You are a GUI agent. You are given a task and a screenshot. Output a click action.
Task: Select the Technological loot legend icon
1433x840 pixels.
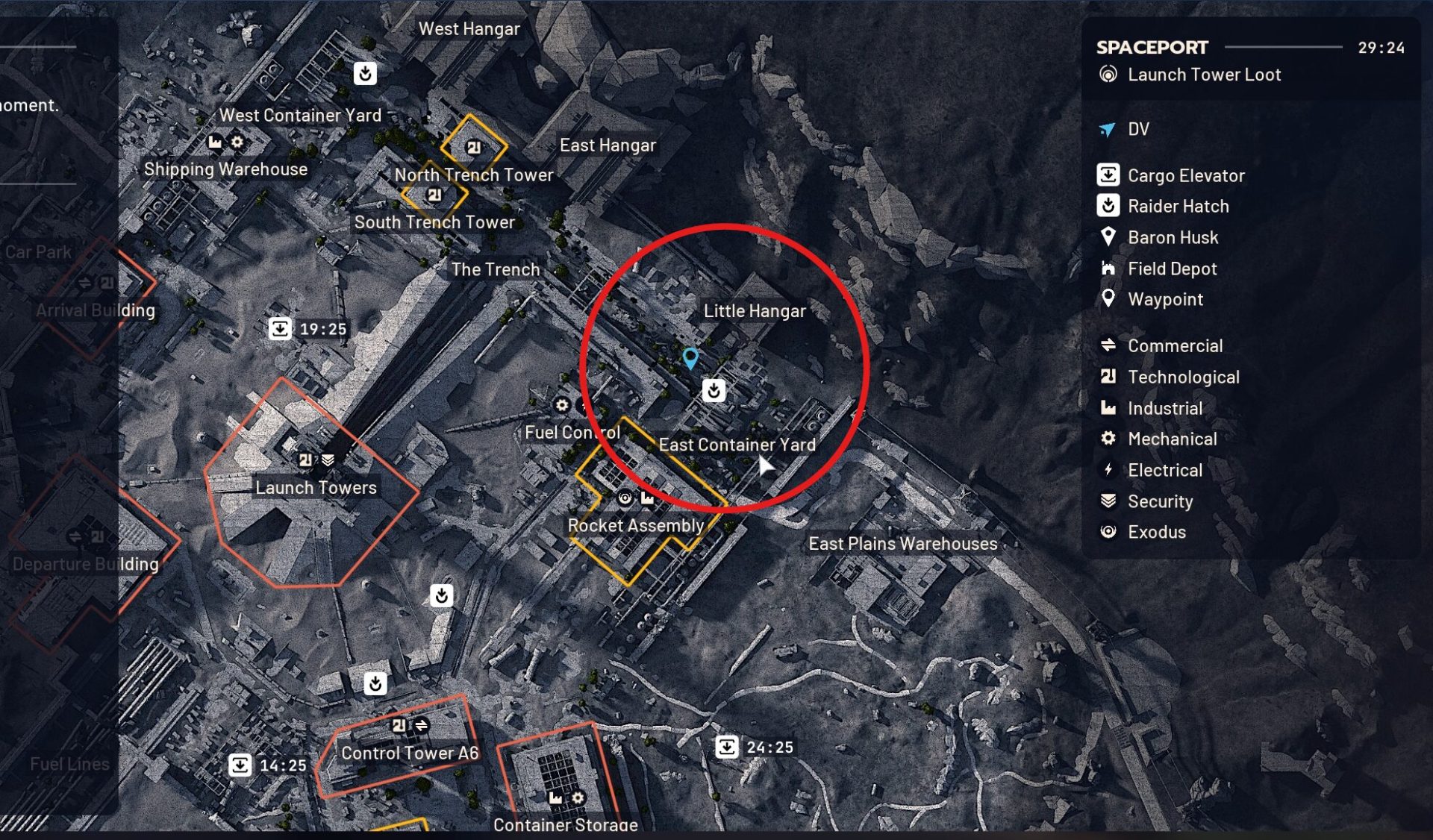(1110, 377)
